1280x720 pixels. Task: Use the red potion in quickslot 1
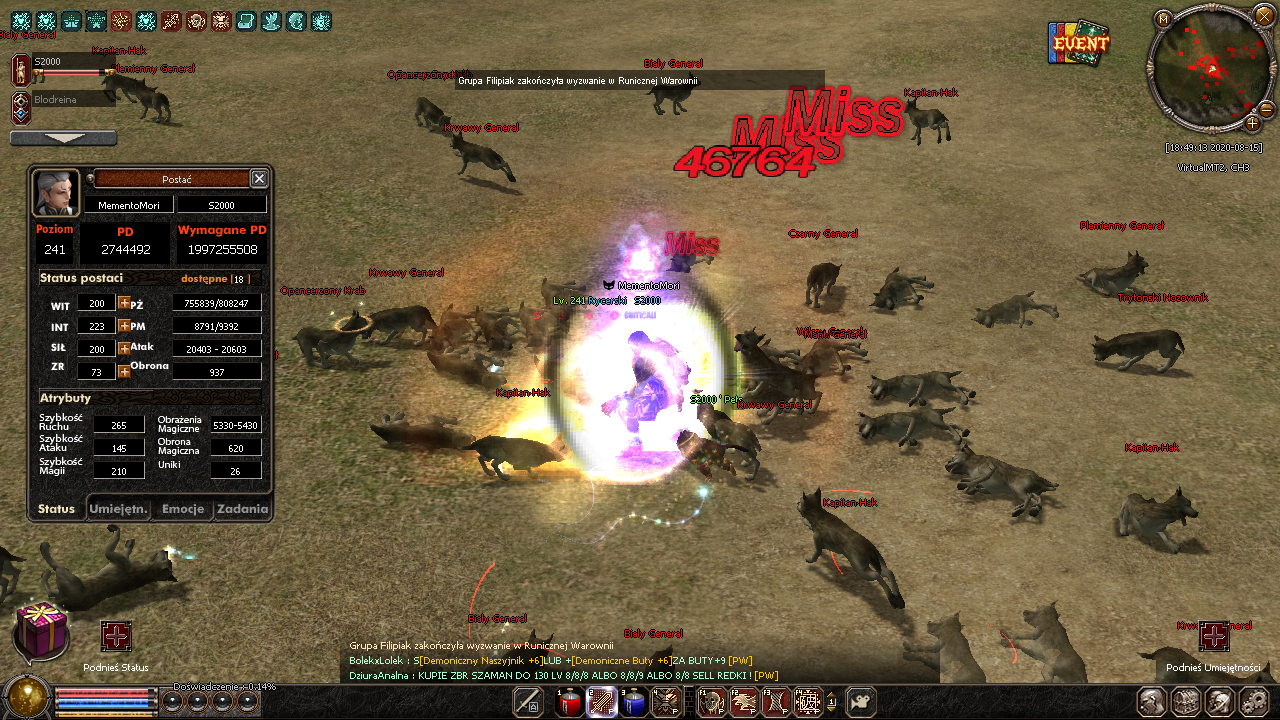(x=570, y=702)
